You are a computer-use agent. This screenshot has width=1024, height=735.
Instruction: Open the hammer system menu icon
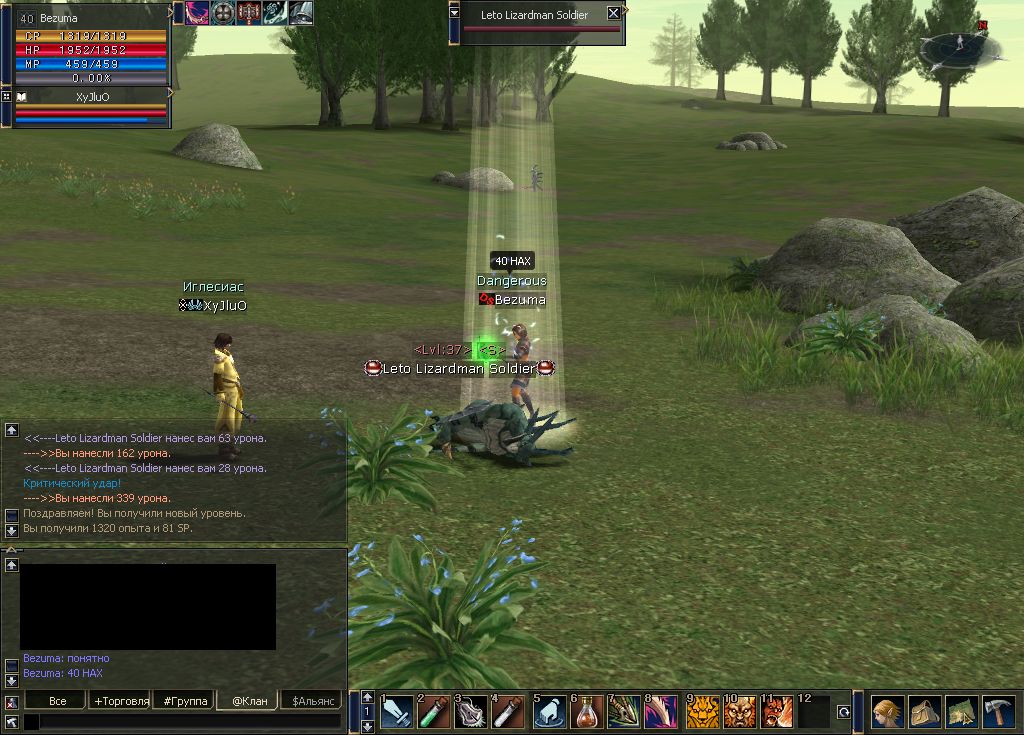coord(998,712)
